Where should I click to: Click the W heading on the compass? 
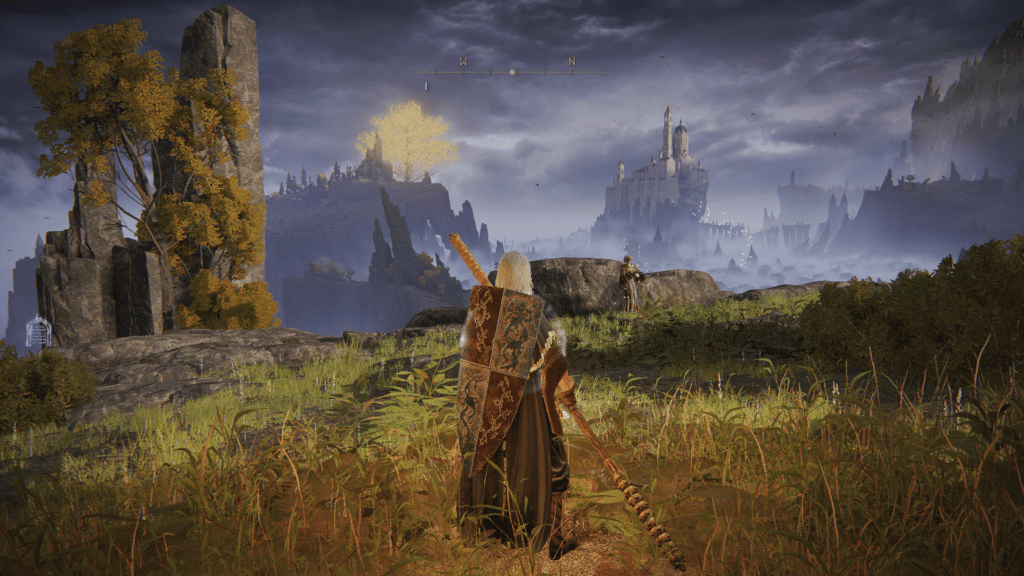[x=463, y=62]
